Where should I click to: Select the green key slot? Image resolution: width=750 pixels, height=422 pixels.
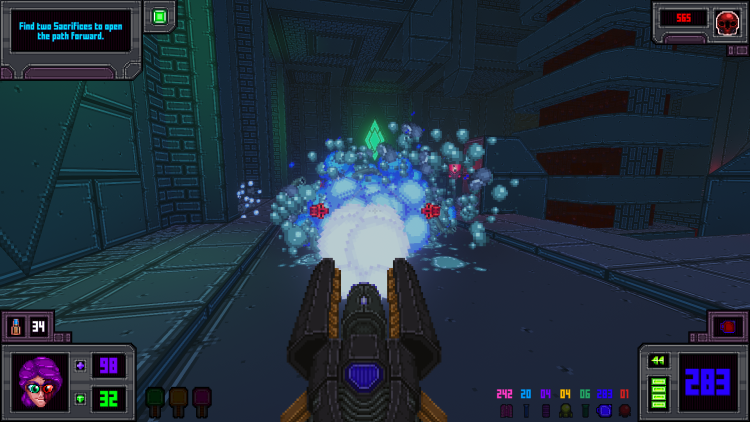point(155,399)
